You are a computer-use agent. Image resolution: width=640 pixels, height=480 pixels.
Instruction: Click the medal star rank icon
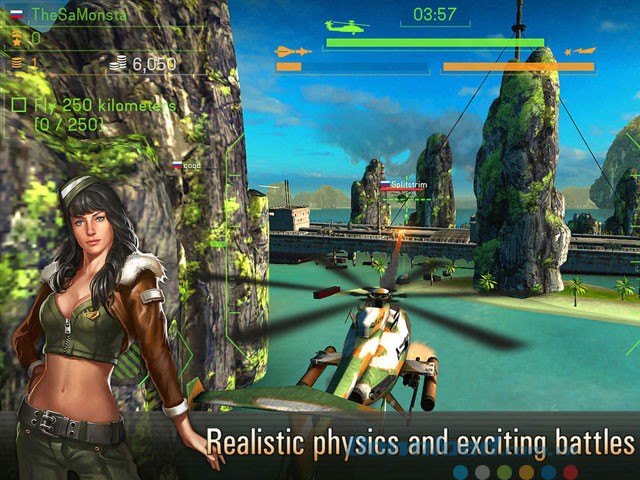16,39
